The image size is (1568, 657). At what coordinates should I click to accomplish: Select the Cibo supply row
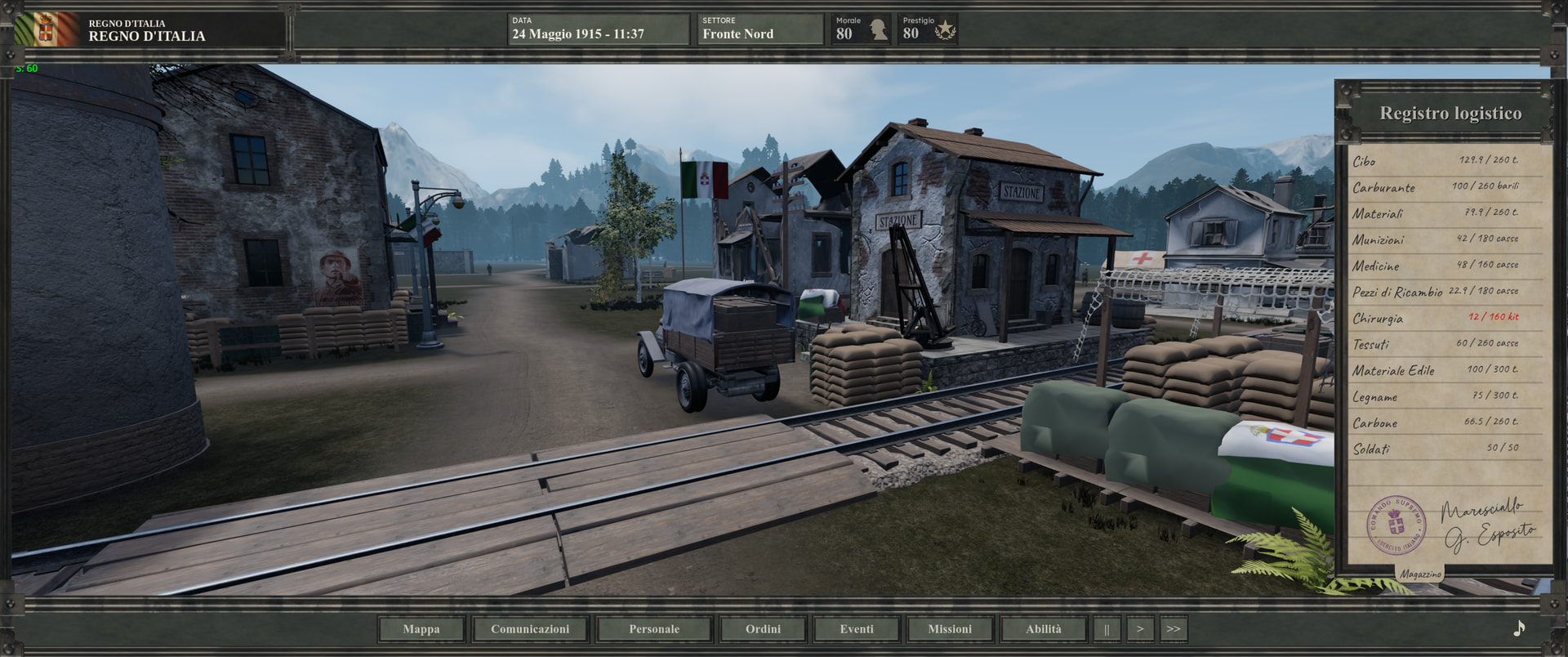[x=1436, y=161]
